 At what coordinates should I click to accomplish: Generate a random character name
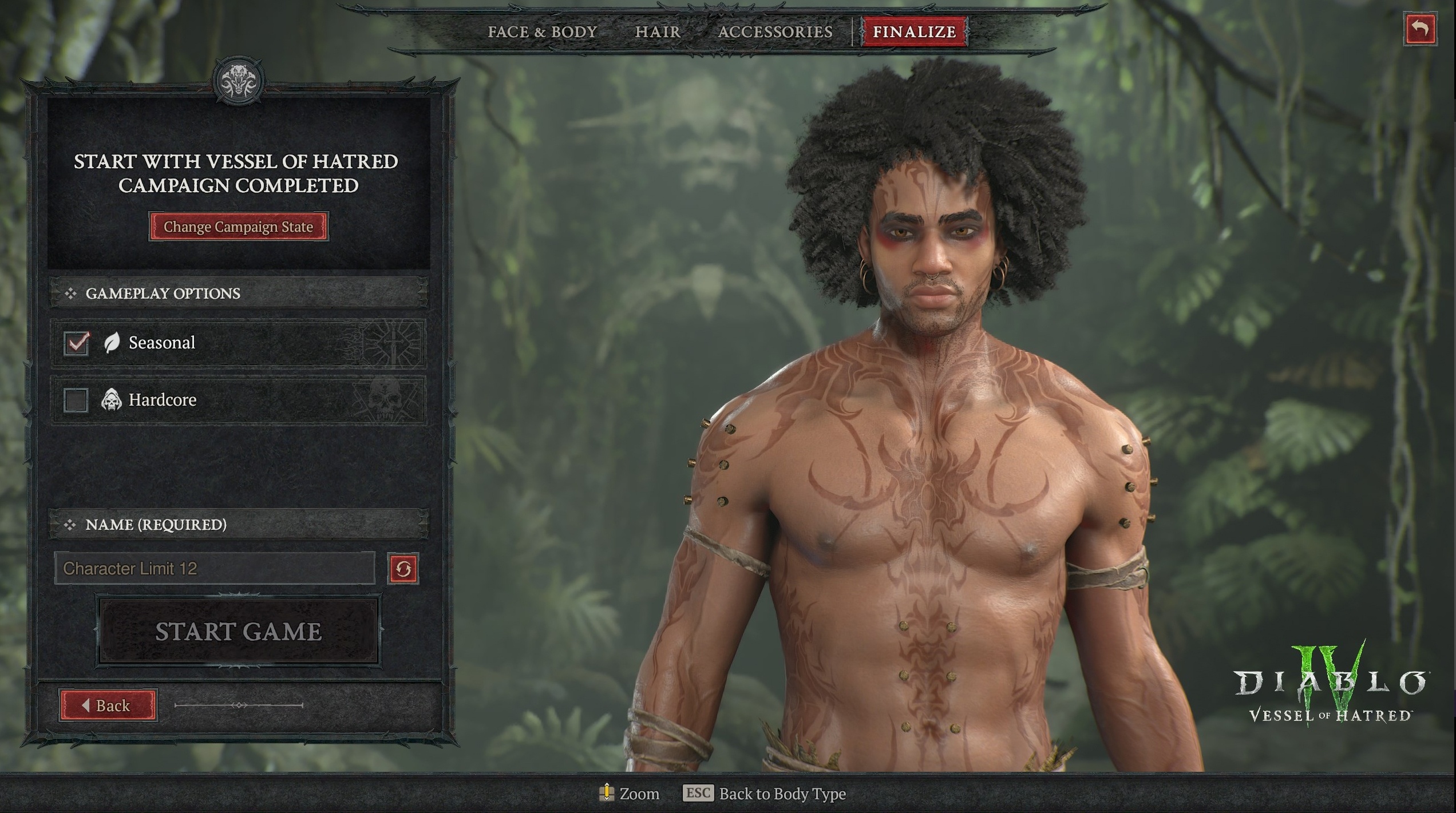point(403,569)
